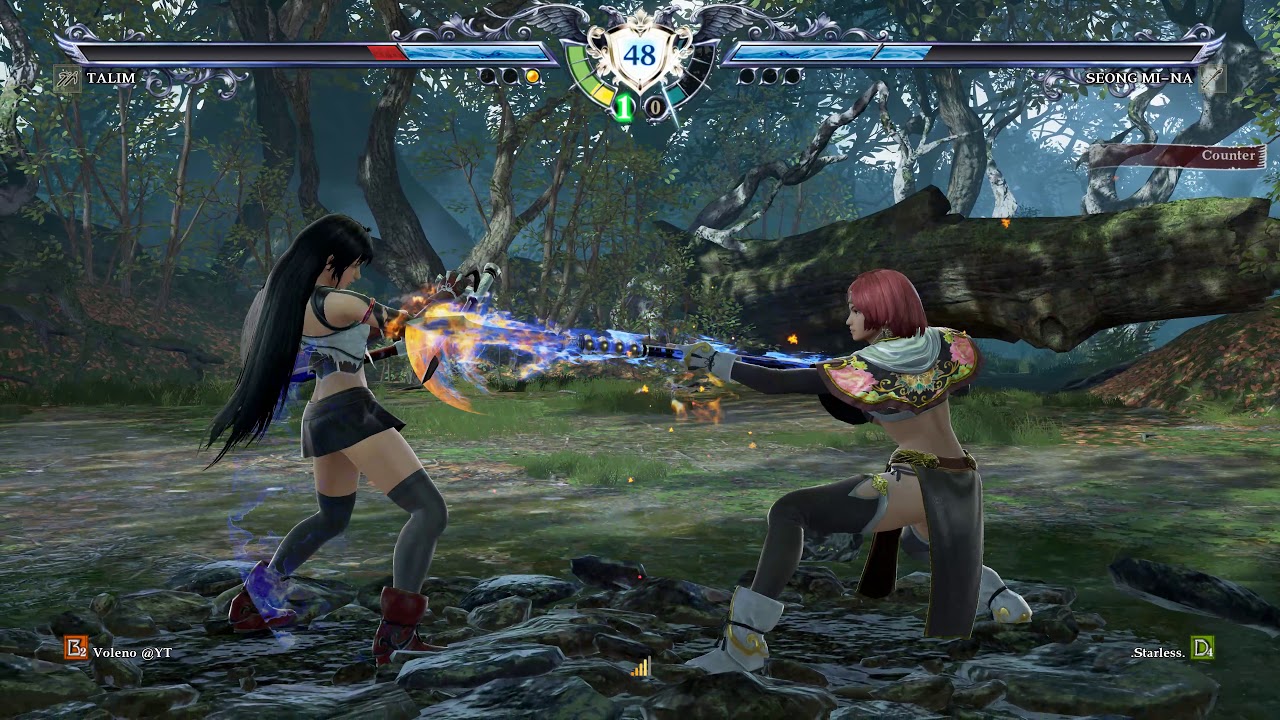The height and width of the screenshot is (720, 1280).
Task: Click Talim's weapon icon beside her name
Action: pyautogui.click(x=67, y=78)
